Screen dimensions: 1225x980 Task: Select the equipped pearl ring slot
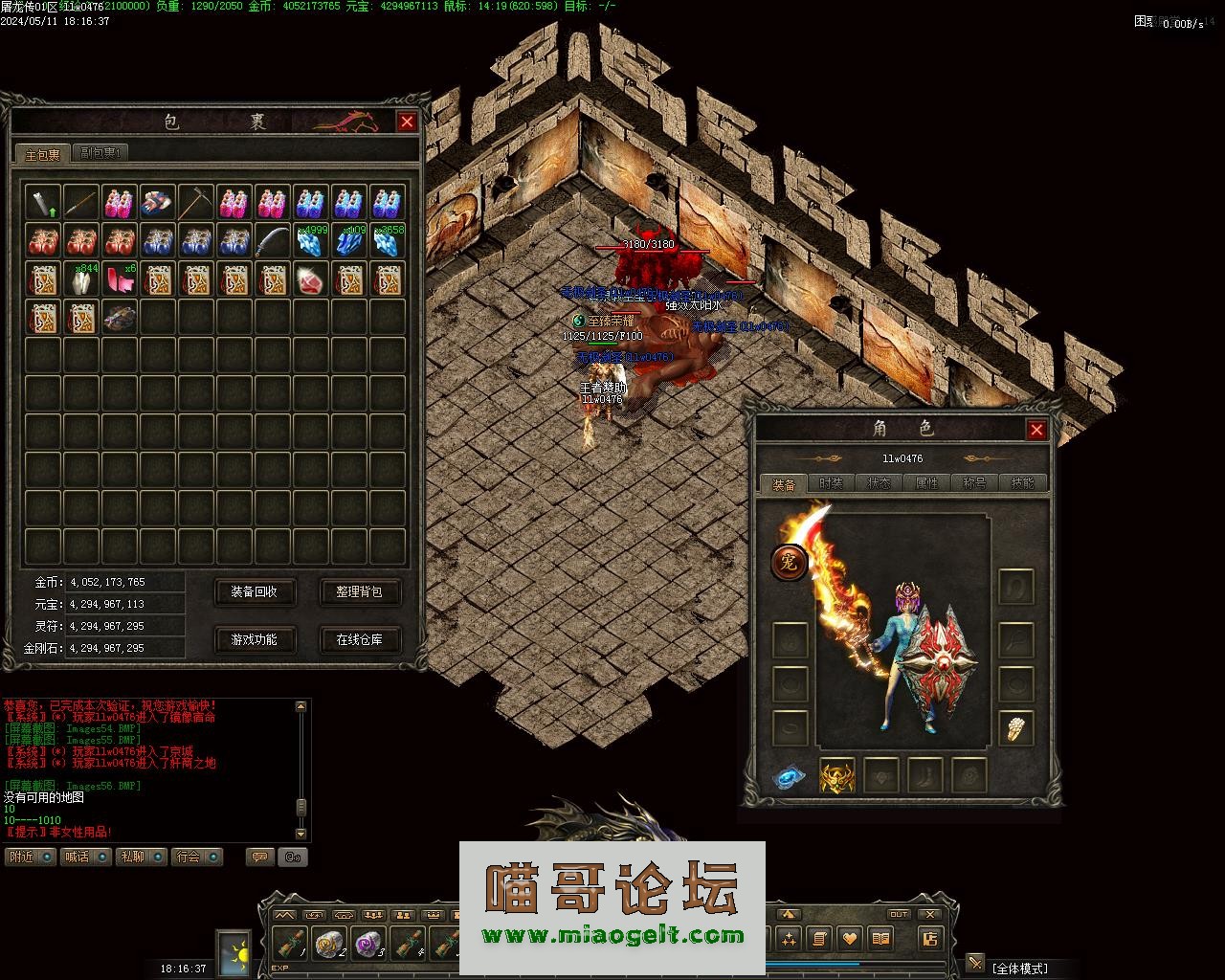click(1016, 729)
